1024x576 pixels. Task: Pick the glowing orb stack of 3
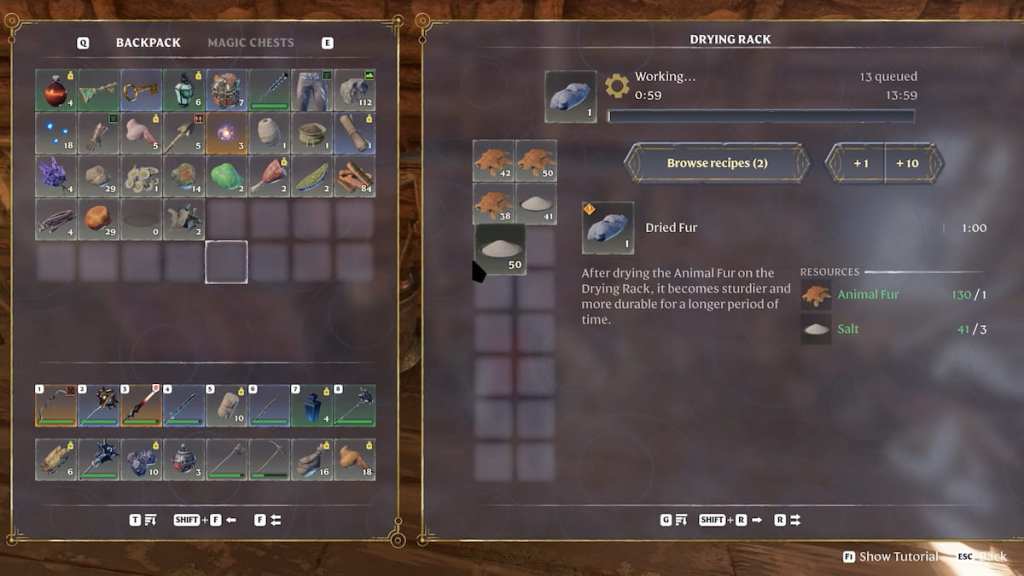point(227,133)
